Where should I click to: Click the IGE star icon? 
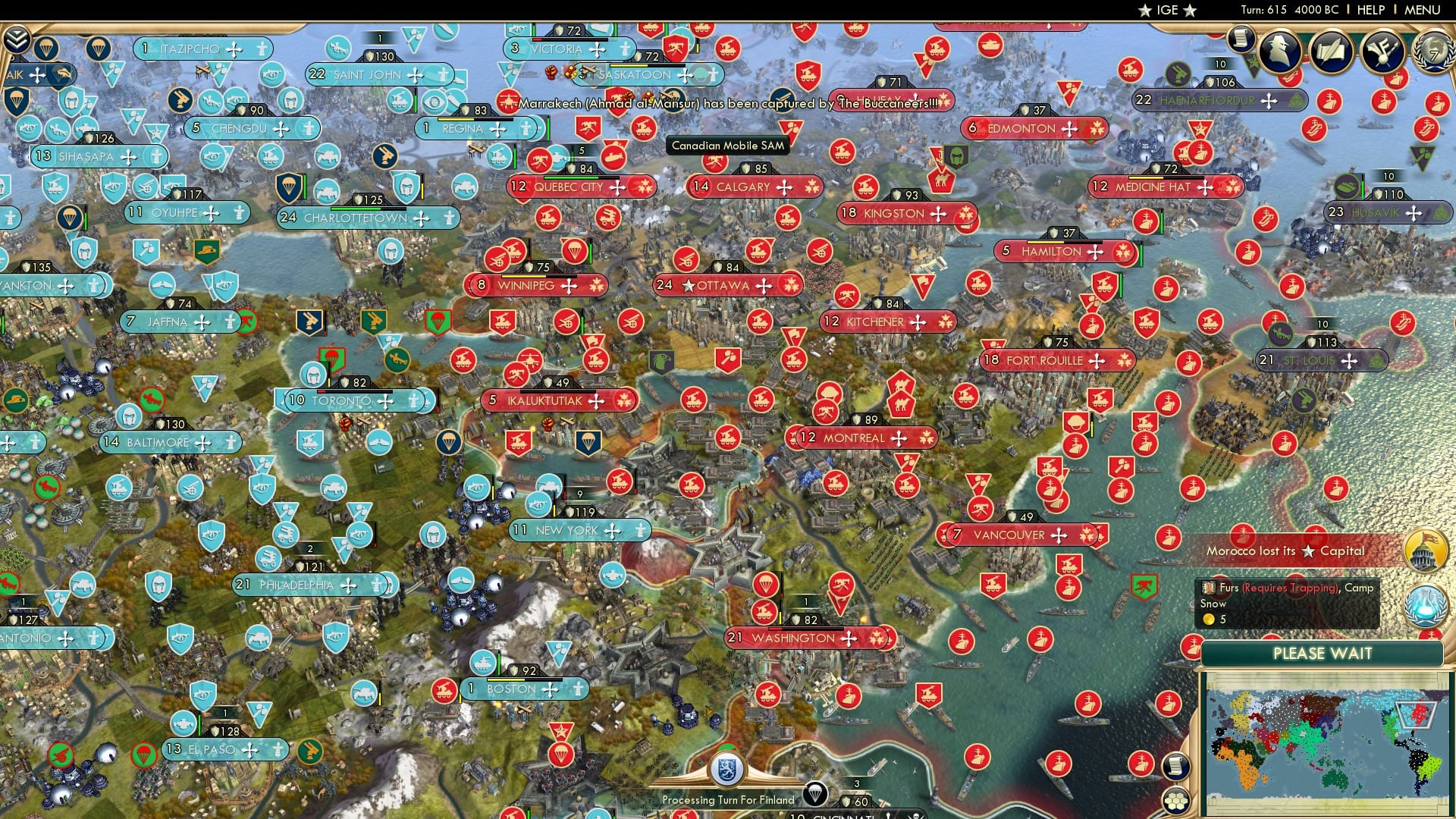pyautogui.click(x=1144, y=11)
